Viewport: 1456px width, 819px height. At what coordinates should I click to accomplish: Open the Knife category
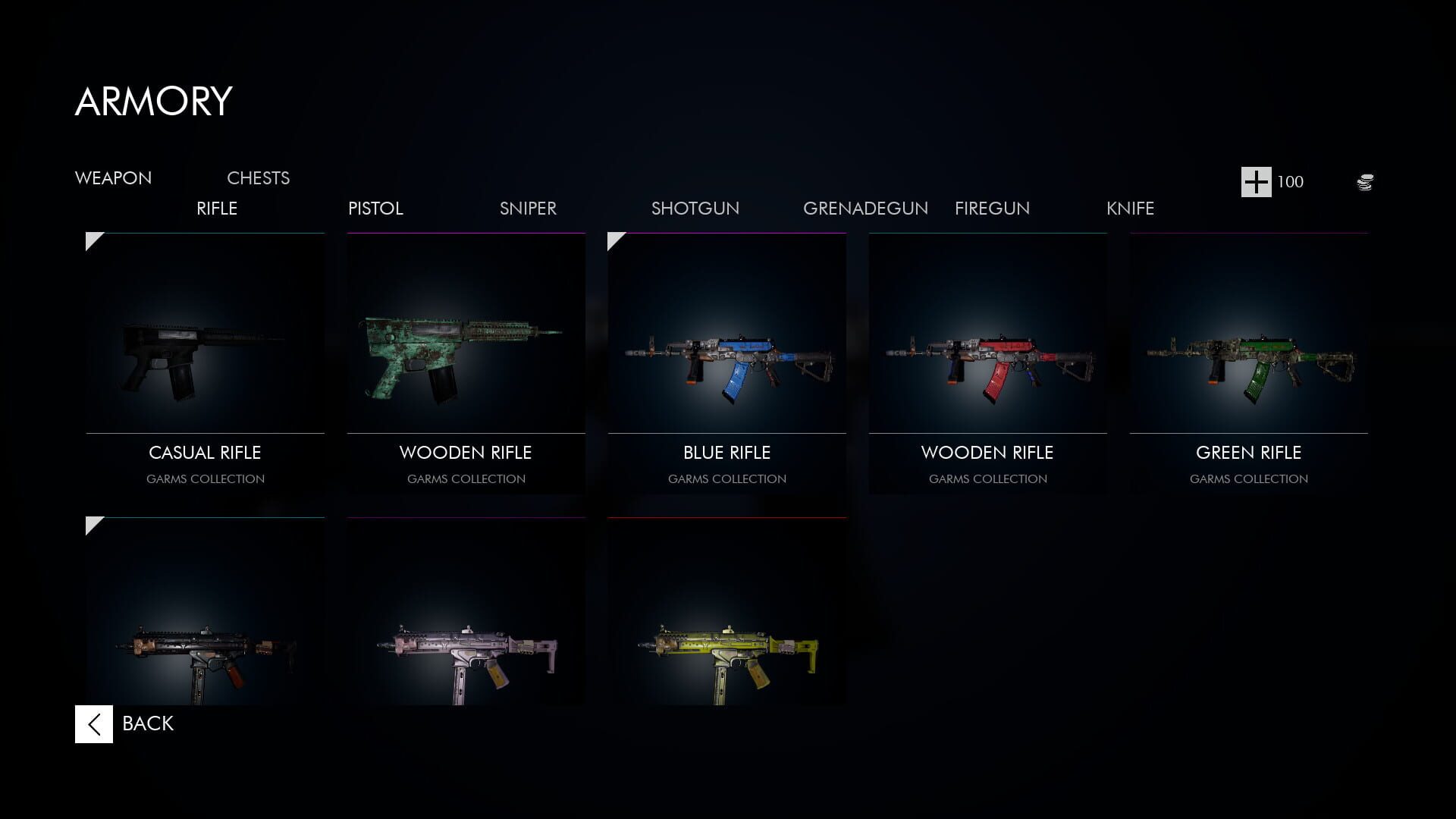click(1130, 209)
